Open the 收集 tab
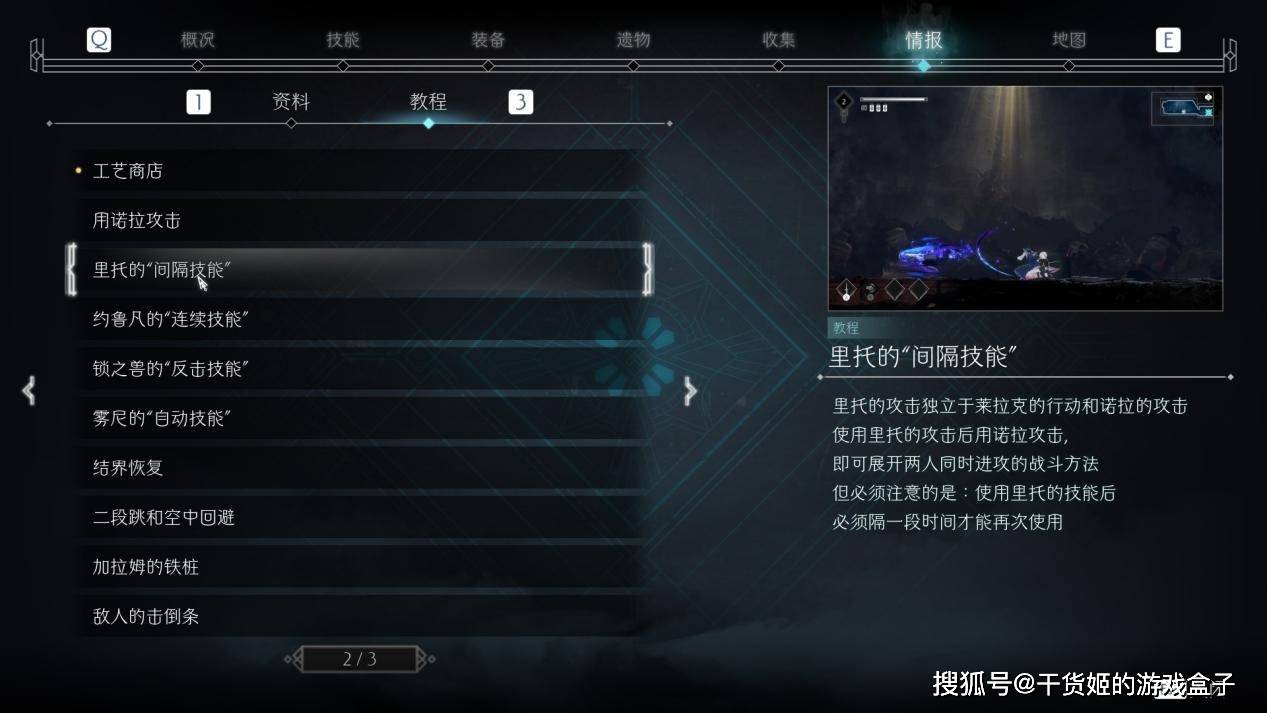1267x713 pixels. (779, 41)
